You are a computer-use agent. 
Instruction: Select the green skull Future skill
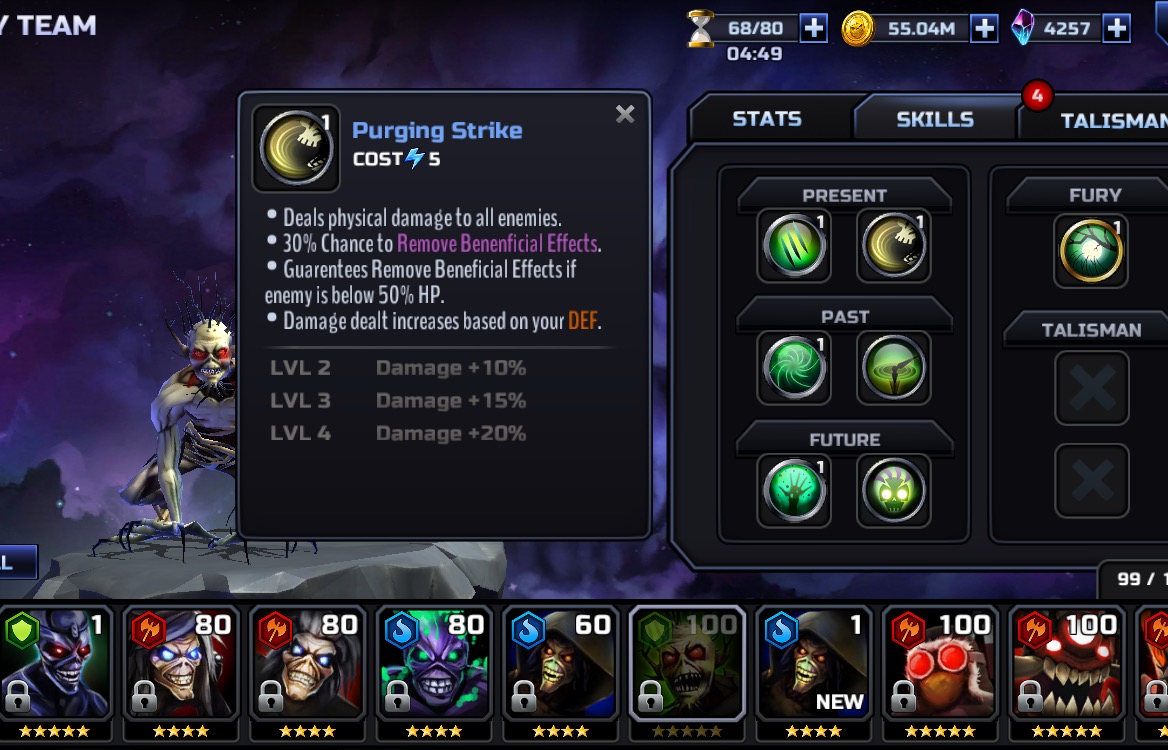pyautogui.click(x=893, y=490)
